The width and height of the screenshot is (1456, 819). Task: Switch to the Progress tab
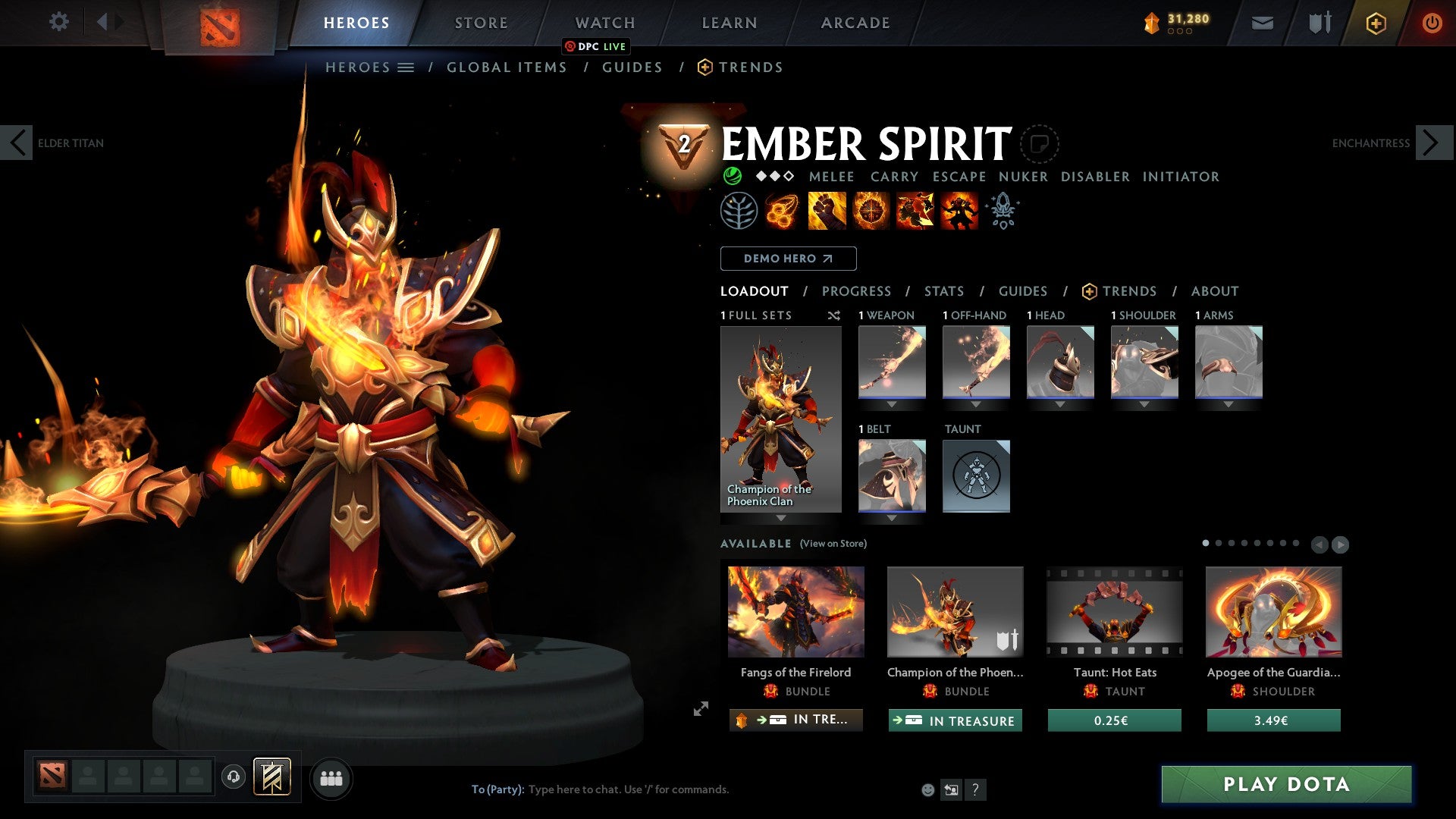coord(857,291)
